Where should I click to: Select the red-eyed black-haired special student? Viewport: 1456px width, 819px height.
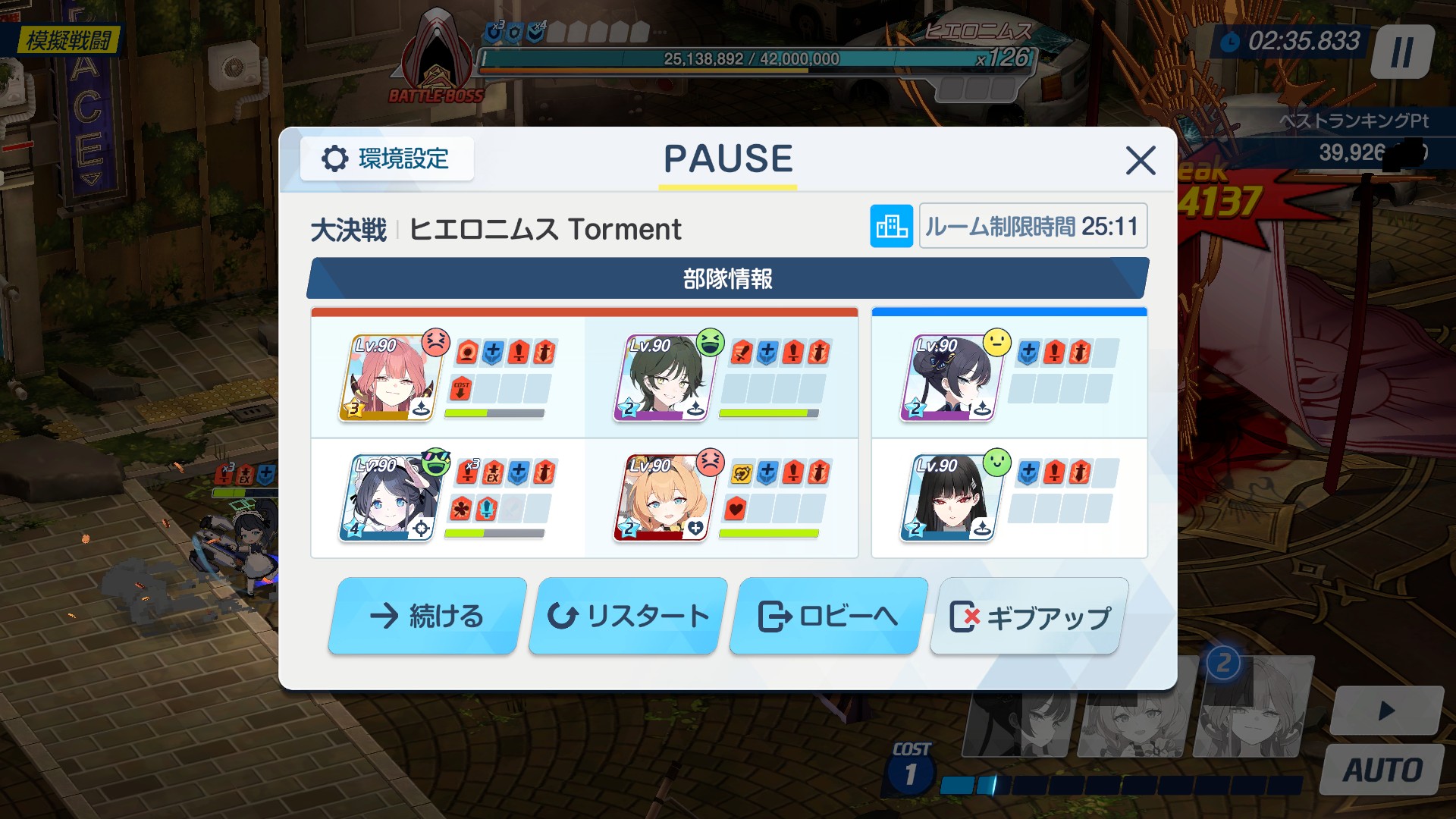coord(949,498)
